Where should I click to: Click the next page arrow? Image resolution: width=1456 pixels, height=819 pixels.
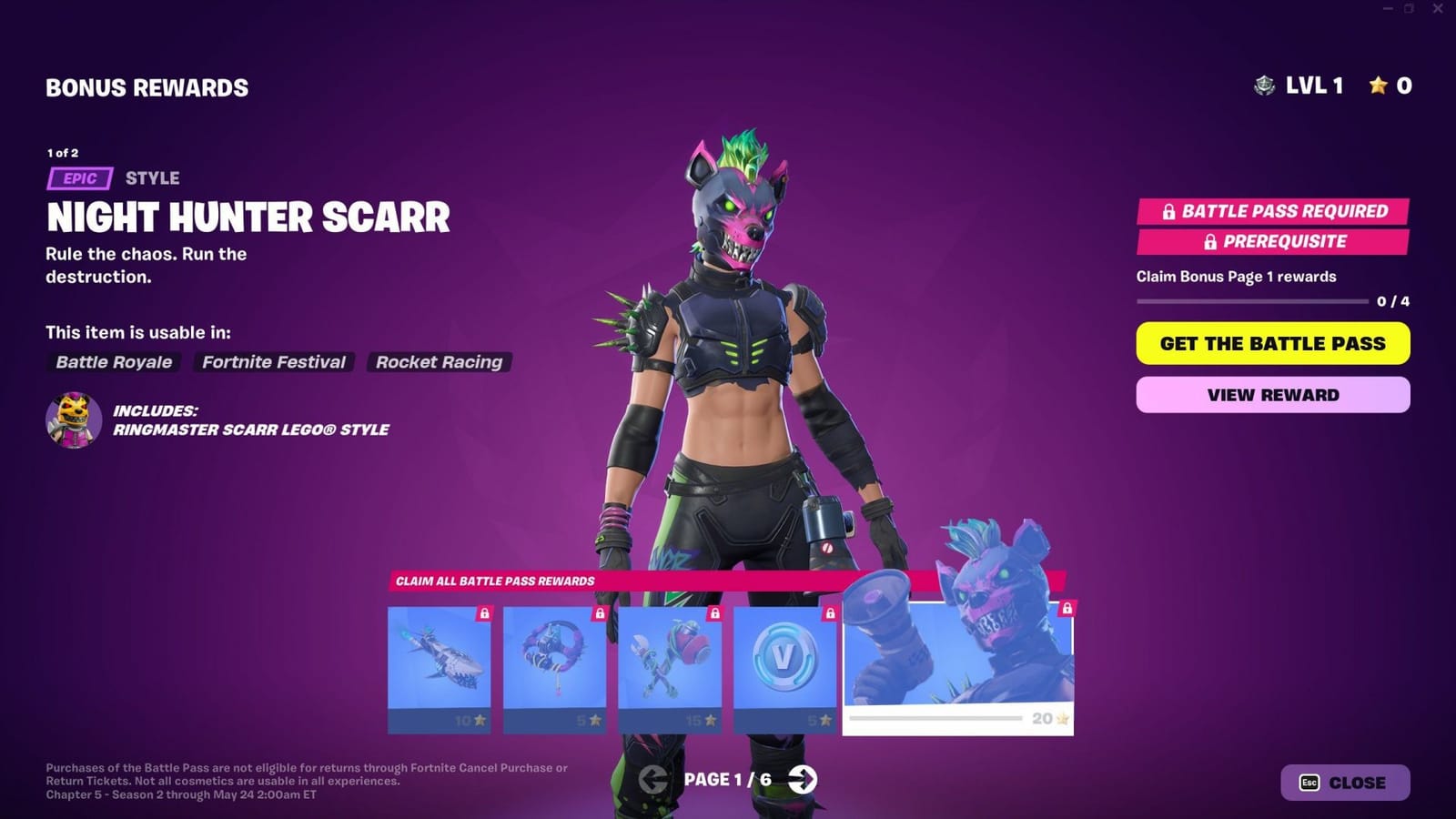click(x=803, y=780)
